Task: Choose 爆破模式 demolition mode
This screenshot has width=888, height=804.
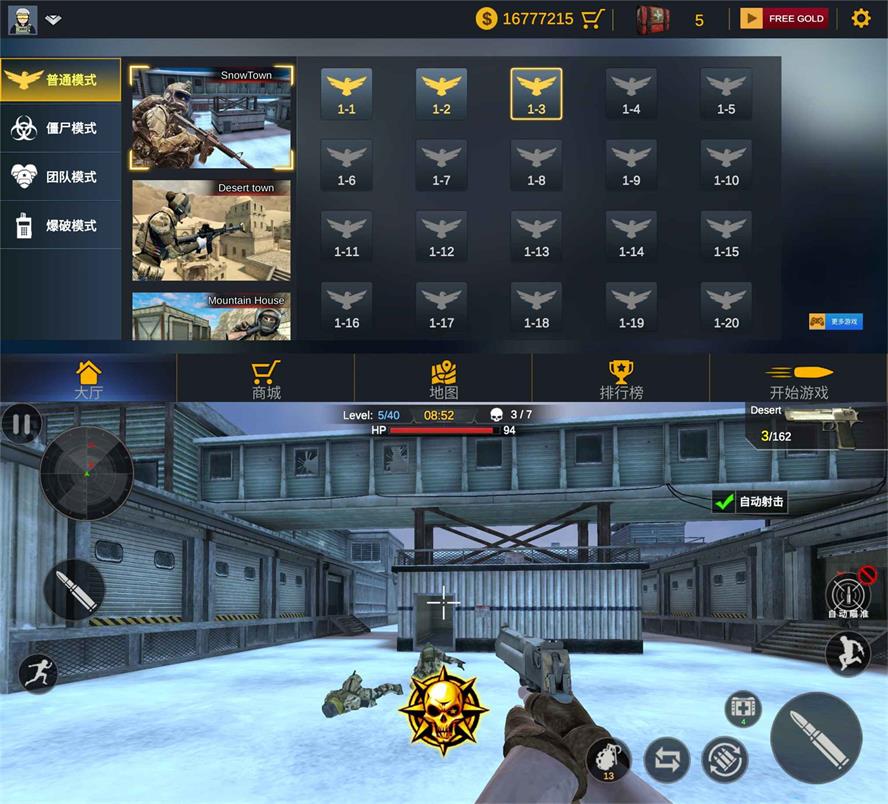Action: 60,226
